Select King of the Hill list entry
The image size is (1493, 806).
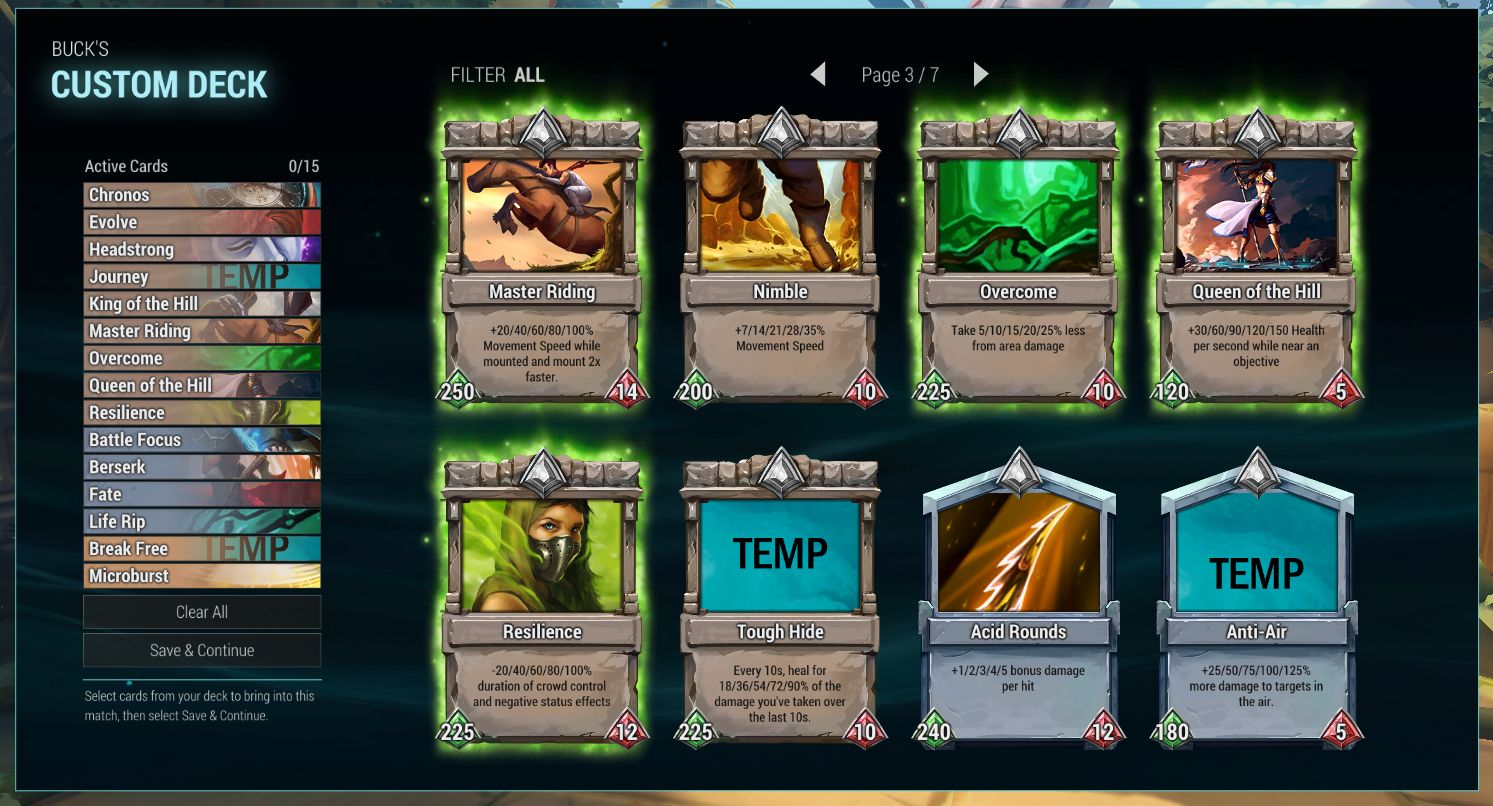tap(202, 304)
